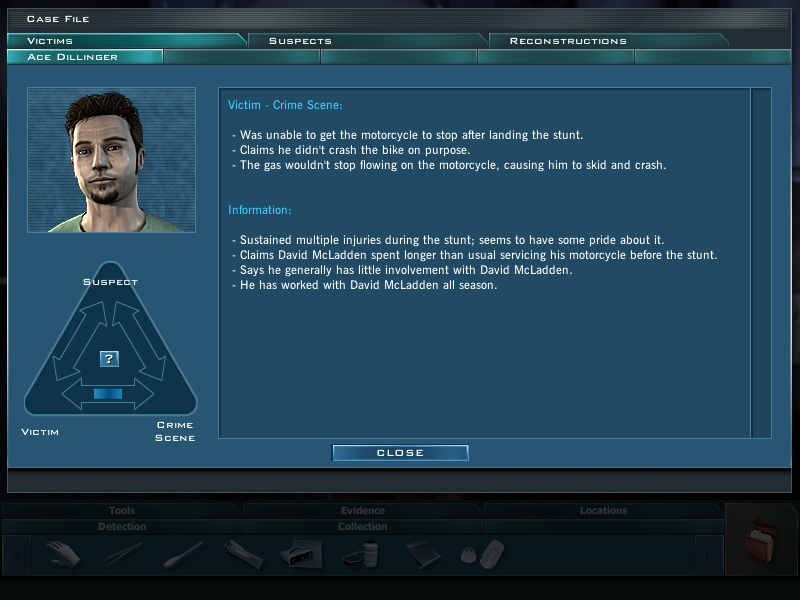Image resolution: width=800 pixels, height=600 pixels.
Task: Close the case file window
Action: click(x=400, y=453)
